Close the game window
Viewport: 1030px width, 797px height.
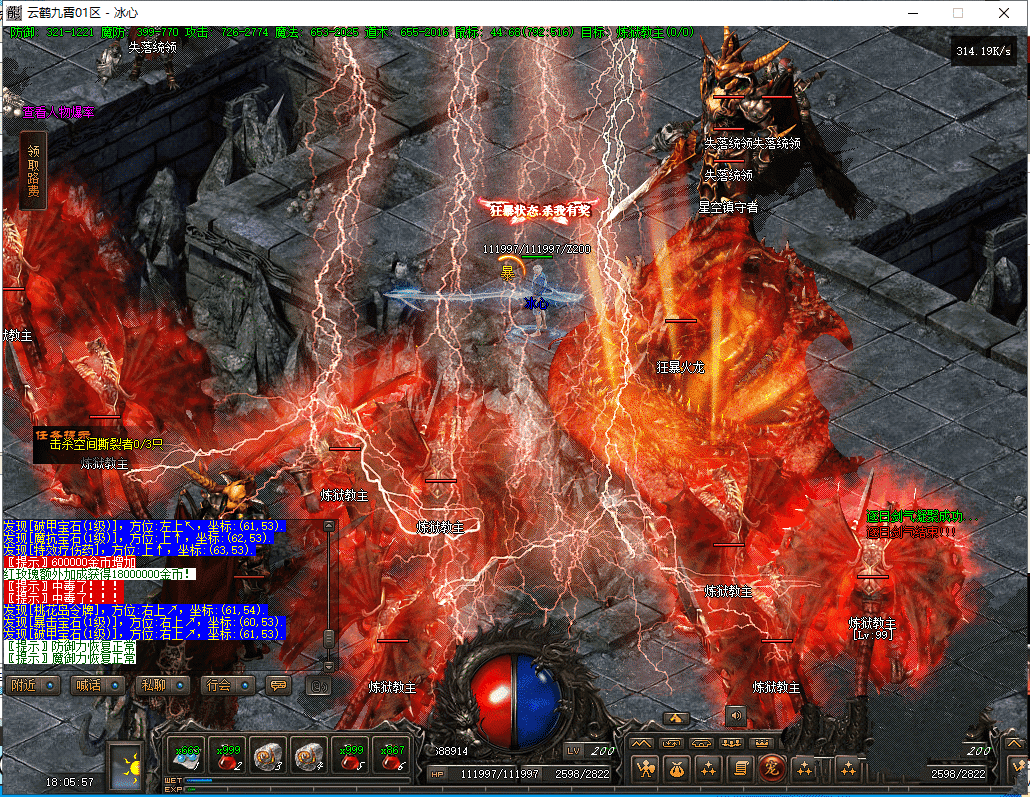pyautogui.click(x=1003, y=13)
